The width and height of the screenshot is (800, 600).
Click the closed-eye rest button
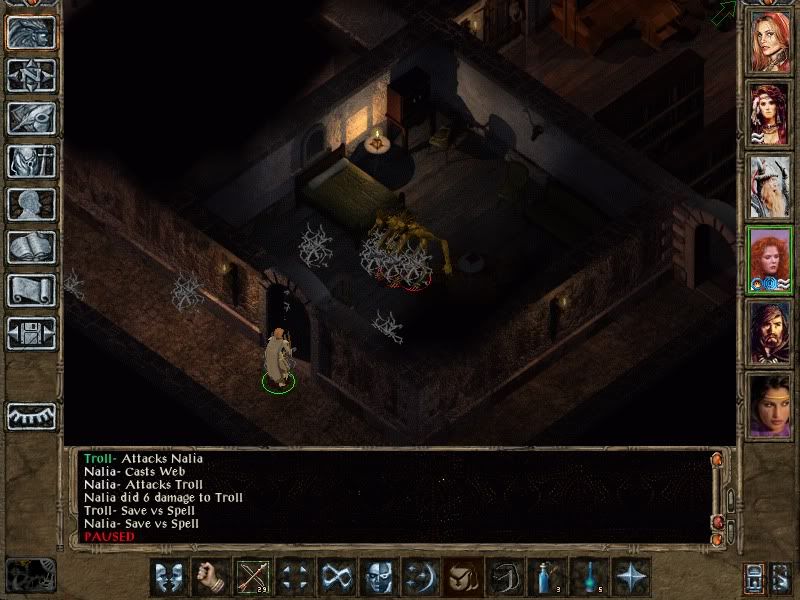coord(31,415)
